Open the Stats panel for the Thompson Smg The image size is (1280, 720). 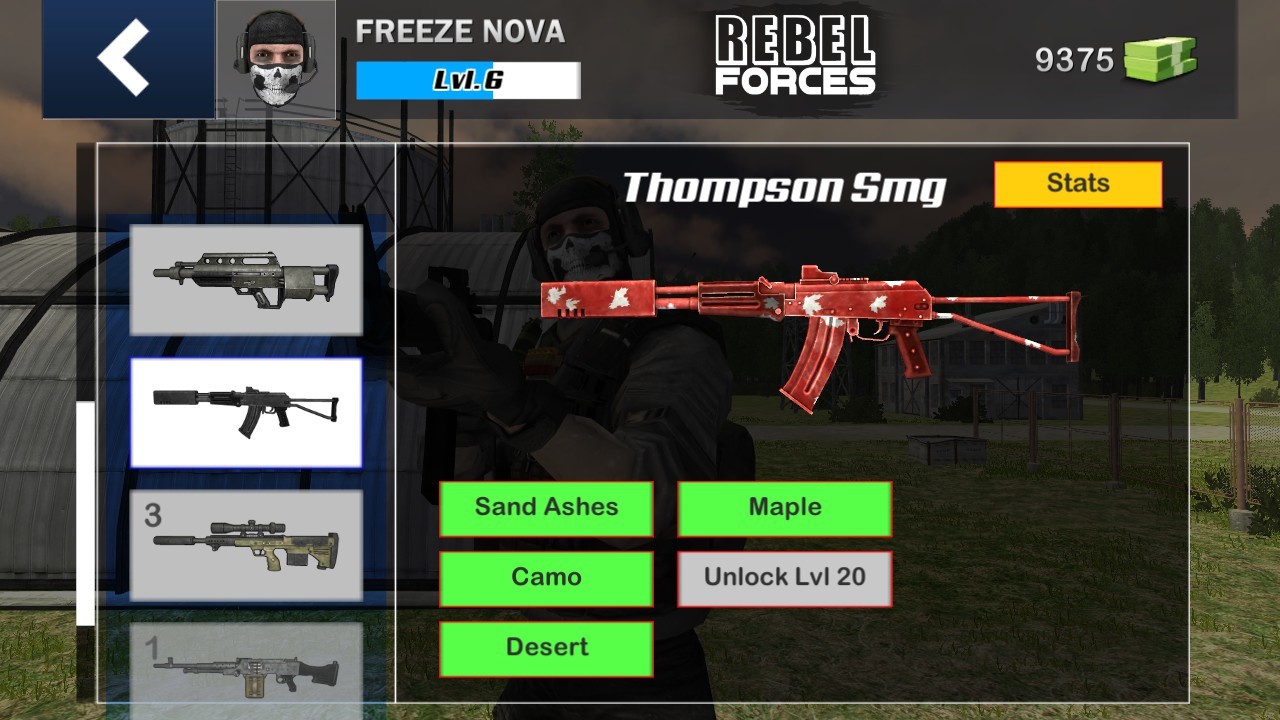[1078, 183]
